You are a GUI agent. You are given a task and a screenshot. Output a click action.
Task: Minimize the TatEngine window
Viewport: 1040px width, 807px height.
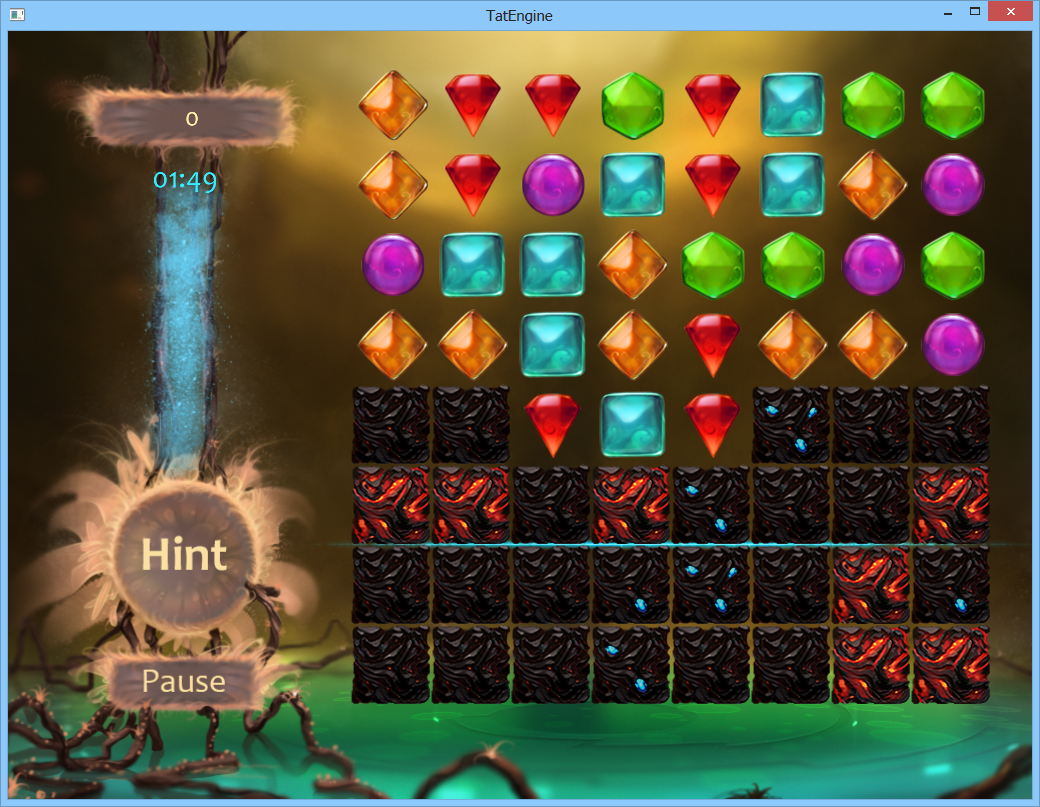946,12
